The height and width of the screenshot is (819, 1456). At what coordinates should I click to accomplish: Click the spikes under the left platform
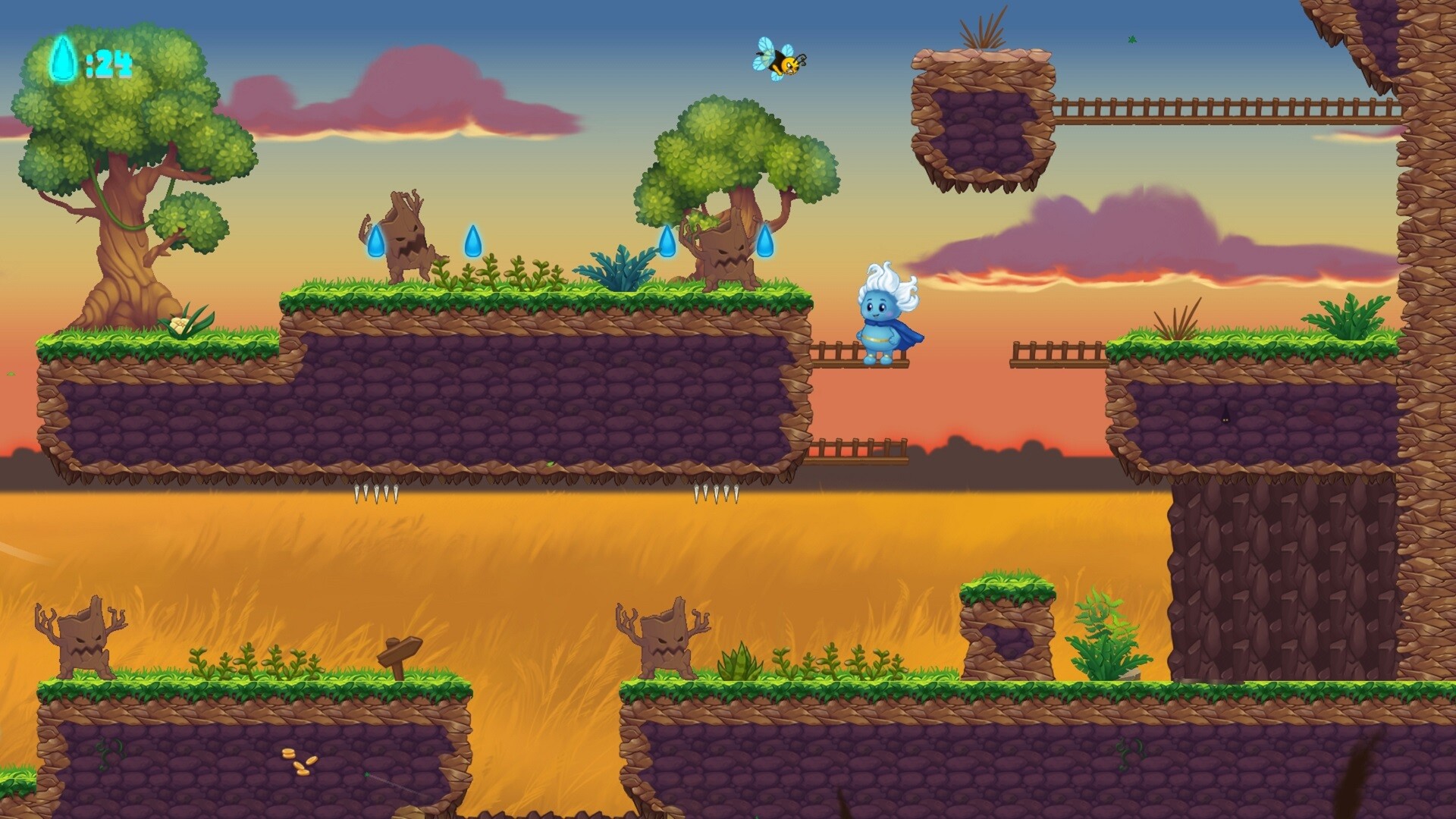[x=377, y=493]
